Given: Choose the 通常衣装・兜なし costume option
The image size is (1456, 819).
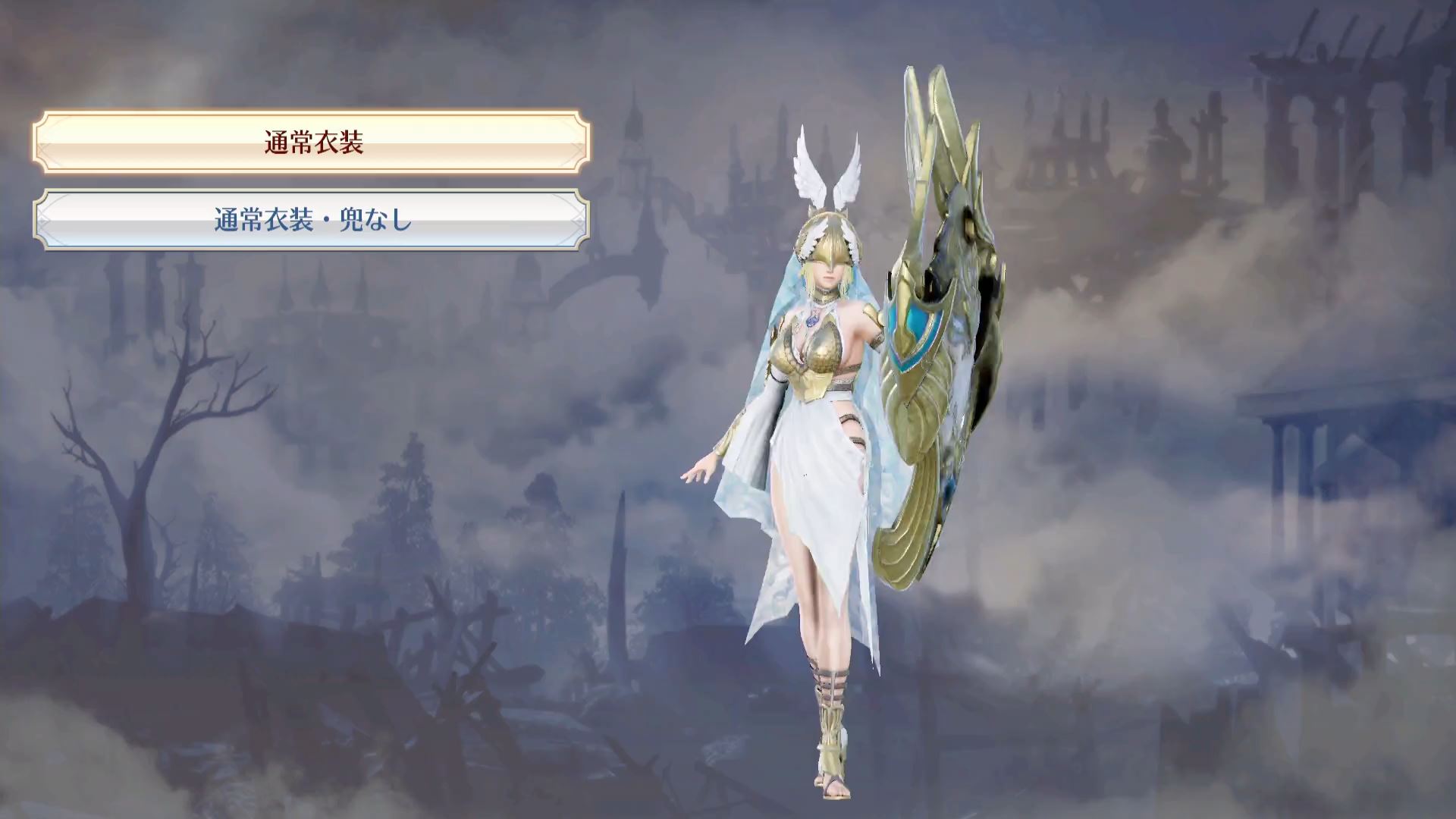Looking at the screenshot, I should pos(312,220).
